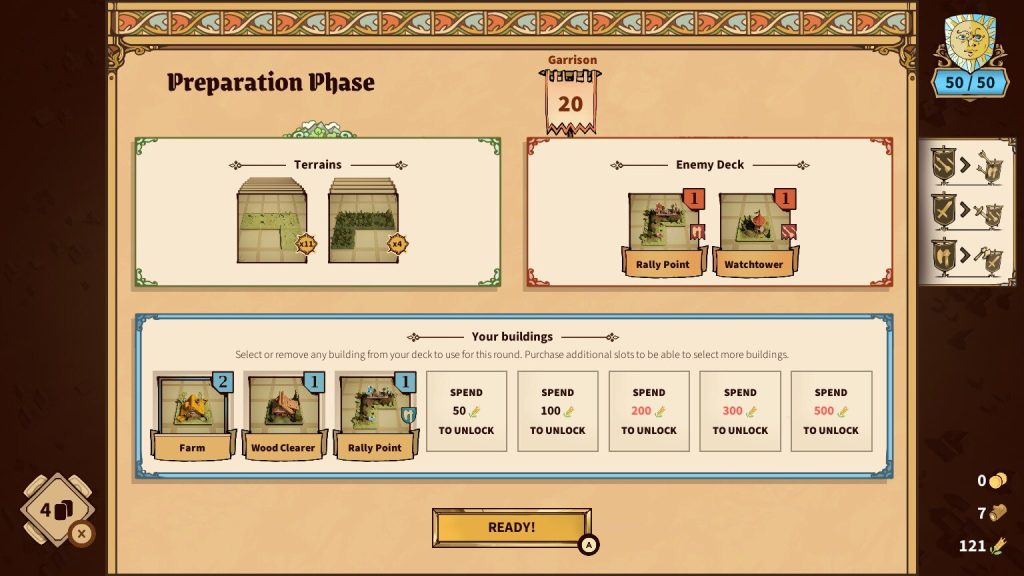Unlock the slot costing 50
Viewport: 1024px width, 576px height.
pos(466,411)
